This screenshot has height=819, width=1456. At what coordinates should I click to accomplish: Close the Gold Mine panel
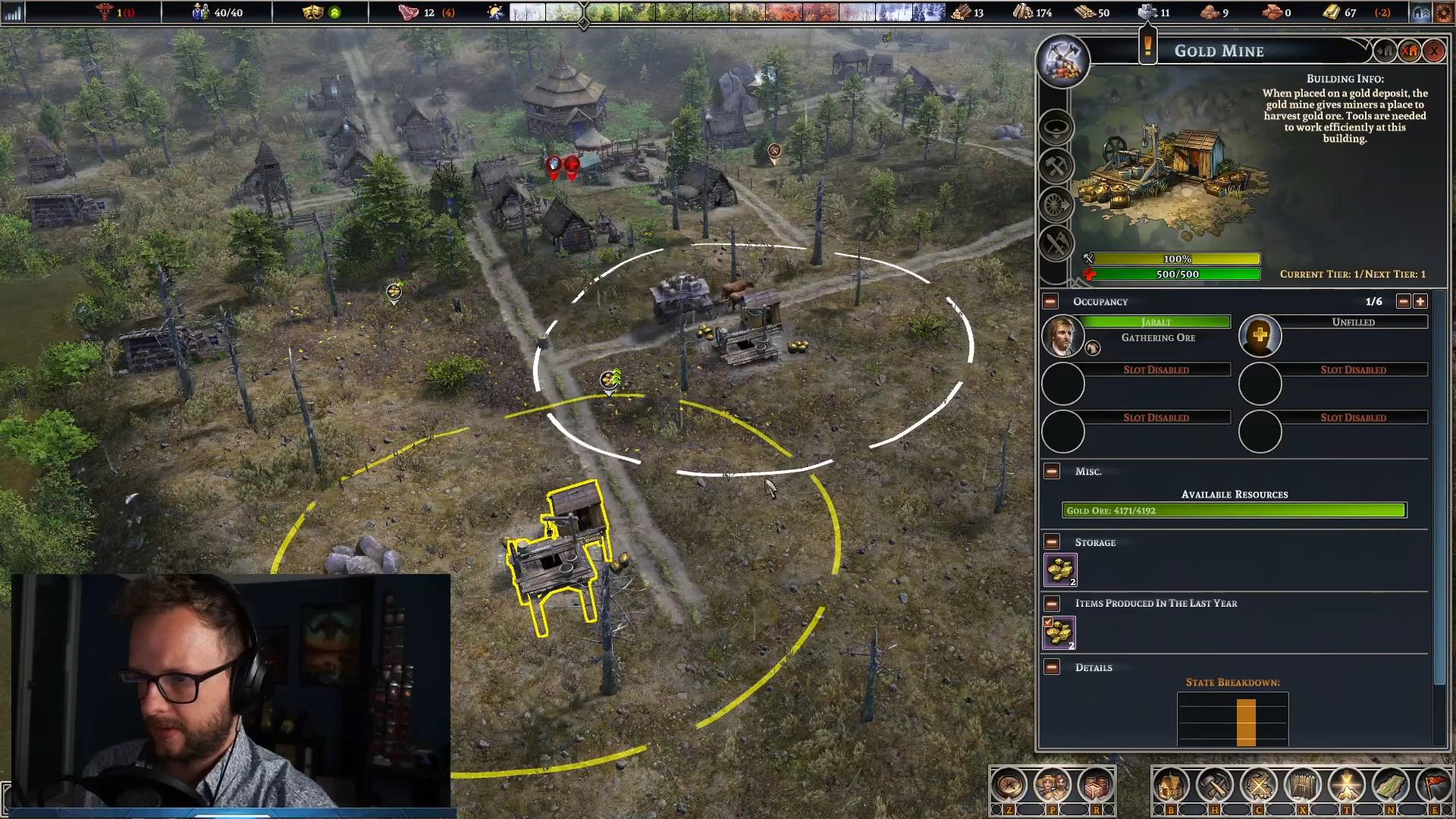1434,51
